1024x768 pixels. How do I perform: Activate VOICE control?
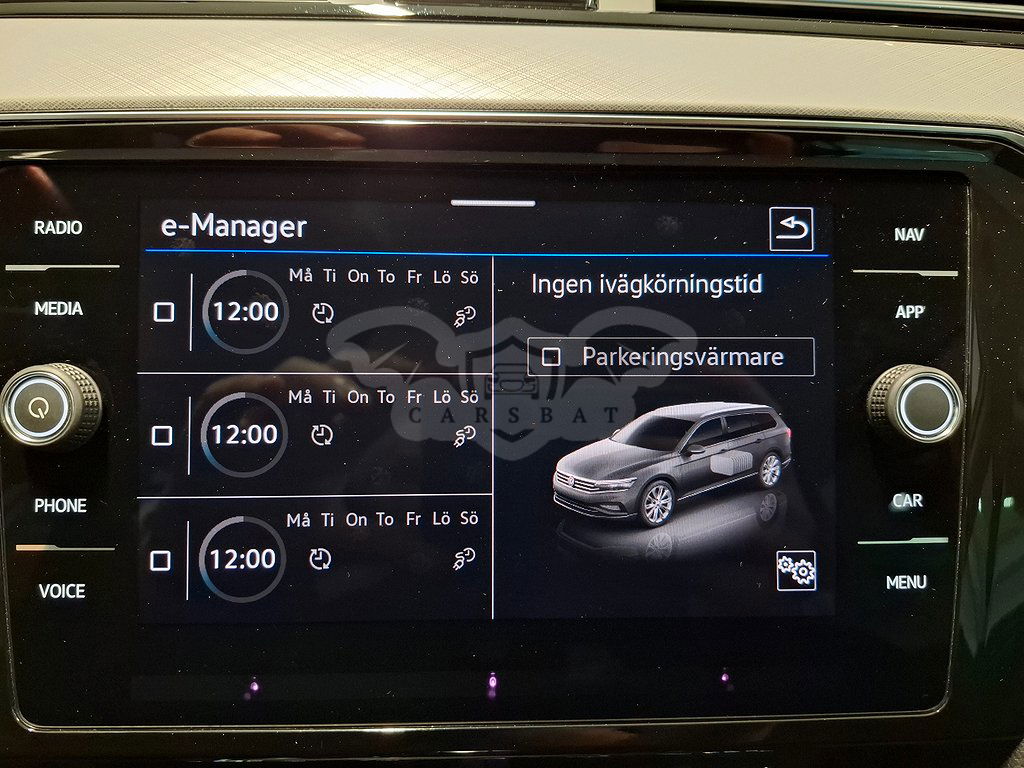[62, 591]
